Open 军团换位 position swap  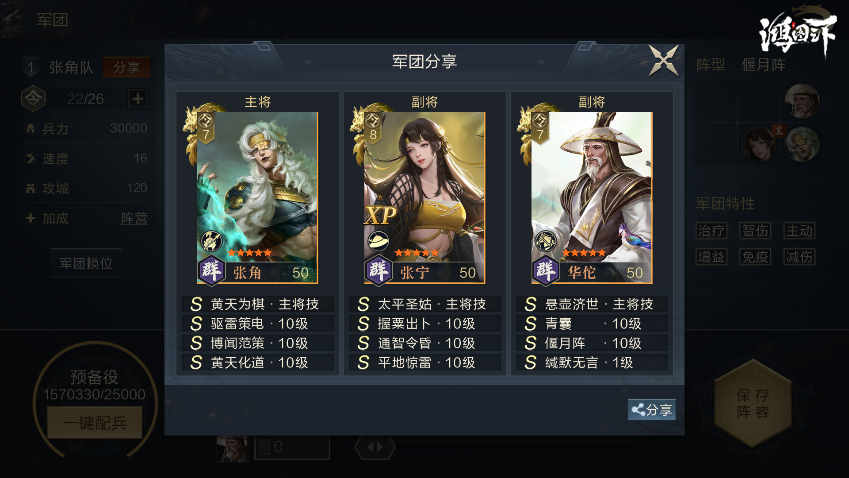(x=85, y=264)
